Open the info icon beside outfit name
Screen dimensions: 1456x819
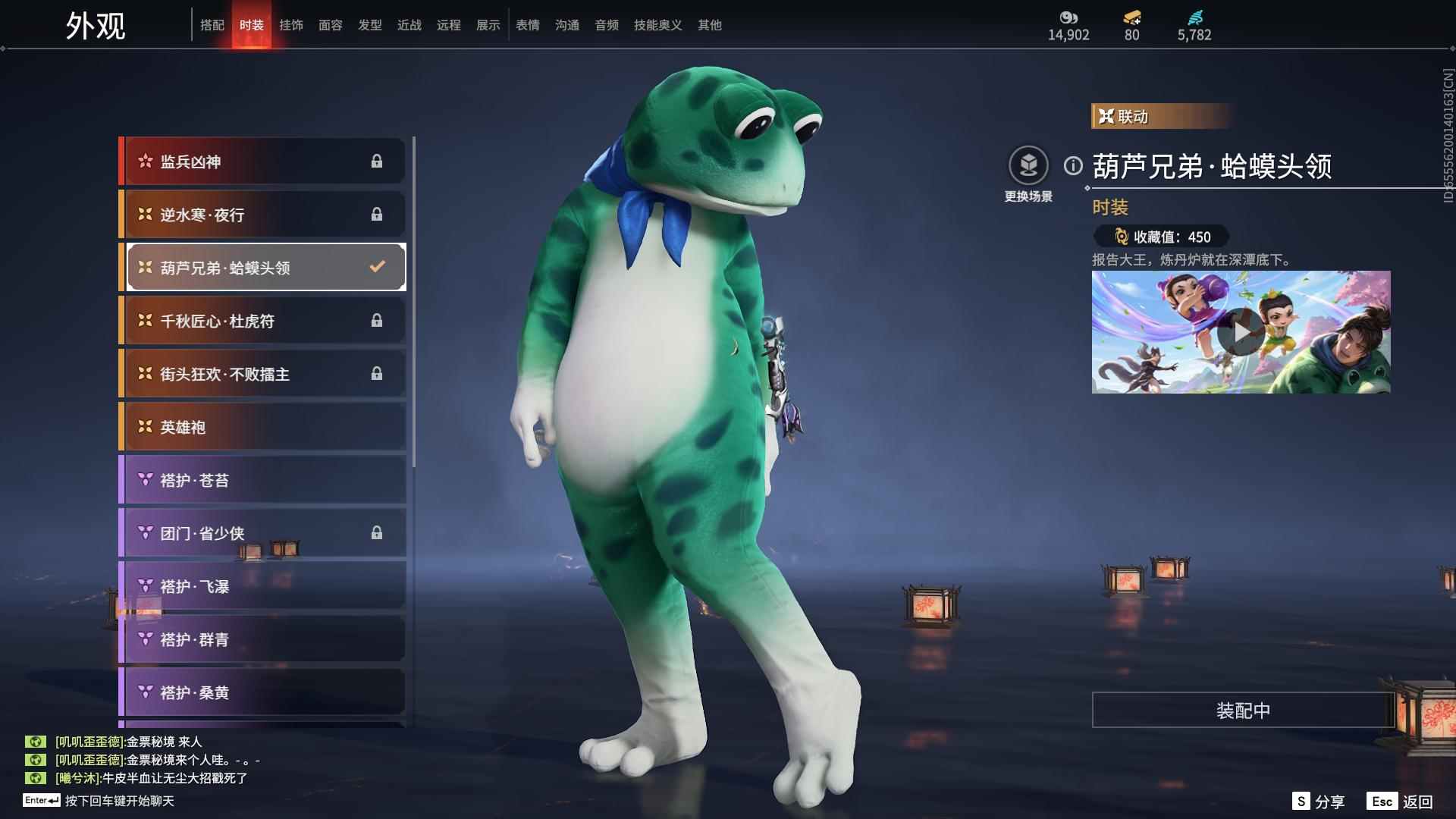pyautogui.click(x=1073, y=165)
